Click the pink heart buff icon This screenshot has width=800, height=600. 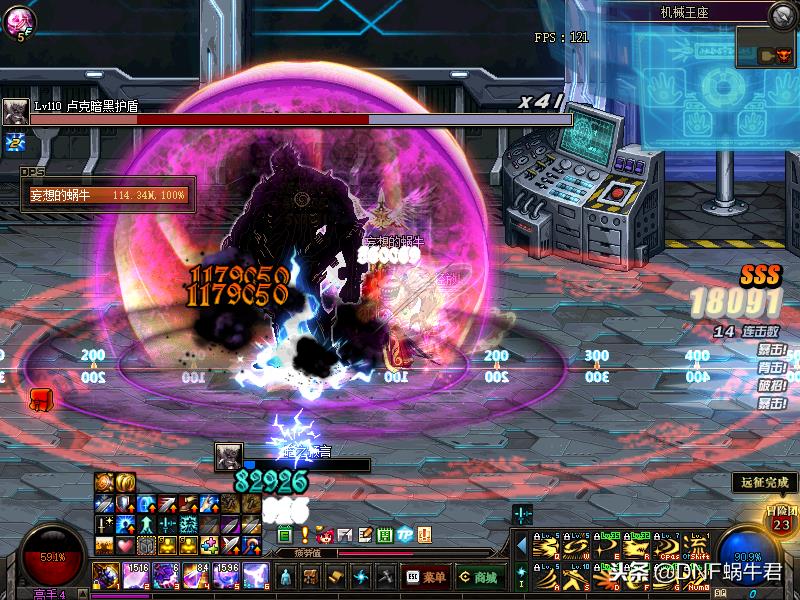pyautogui.click(x=125, y=545)
